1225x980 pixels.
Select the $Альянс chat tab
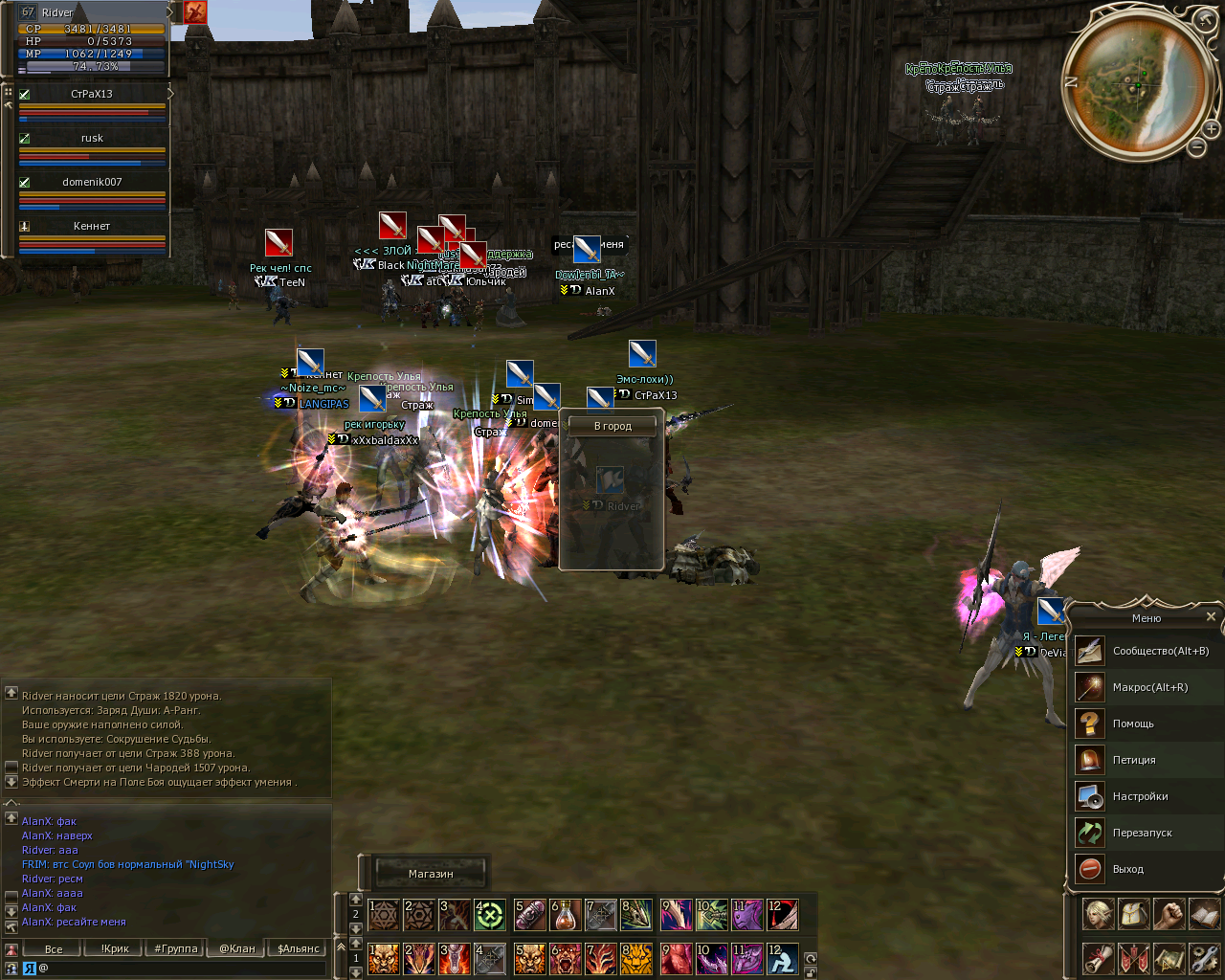[299, 948]
